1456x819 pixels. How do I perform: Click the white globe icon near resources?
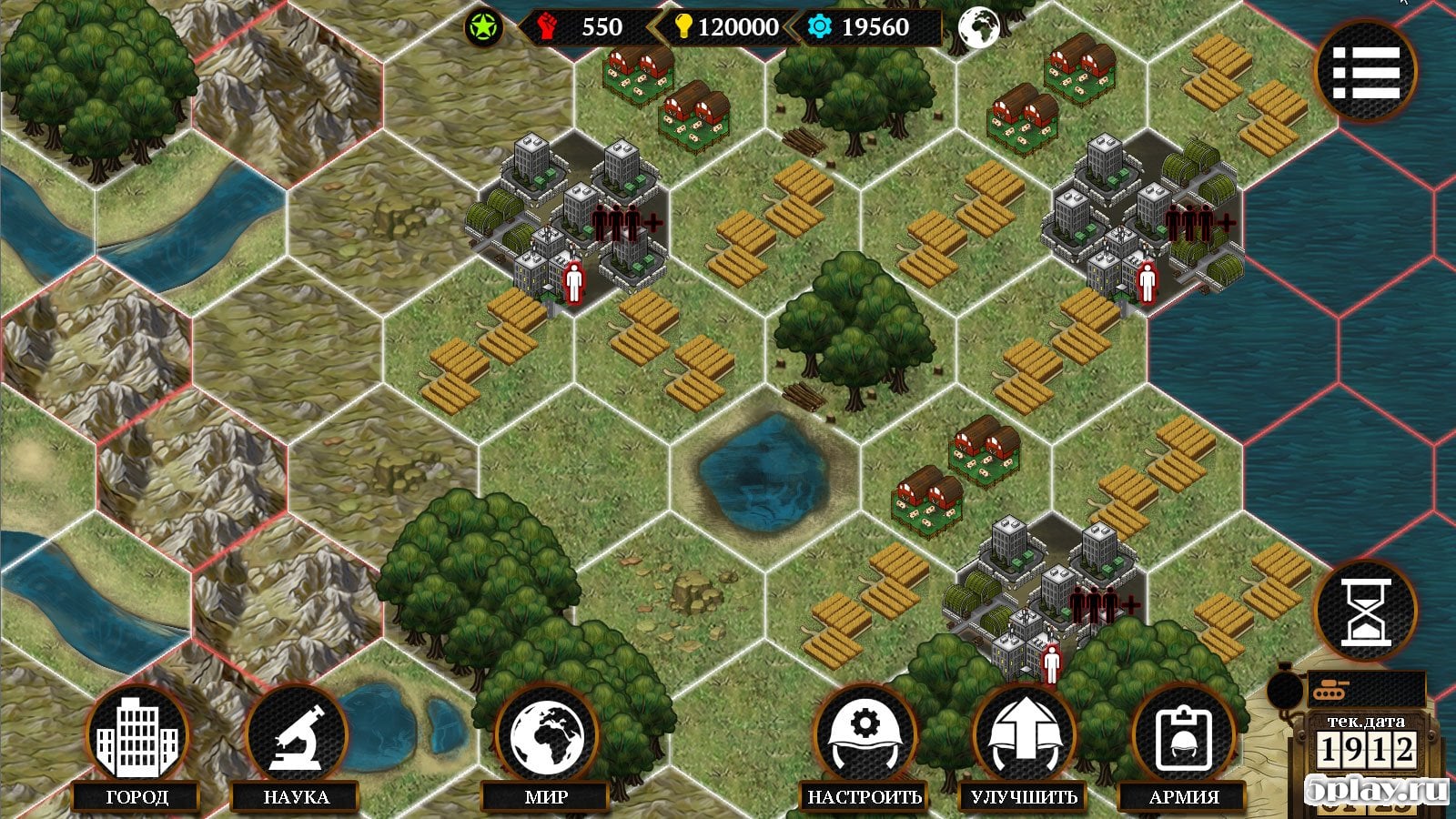(x=978, y=27)
